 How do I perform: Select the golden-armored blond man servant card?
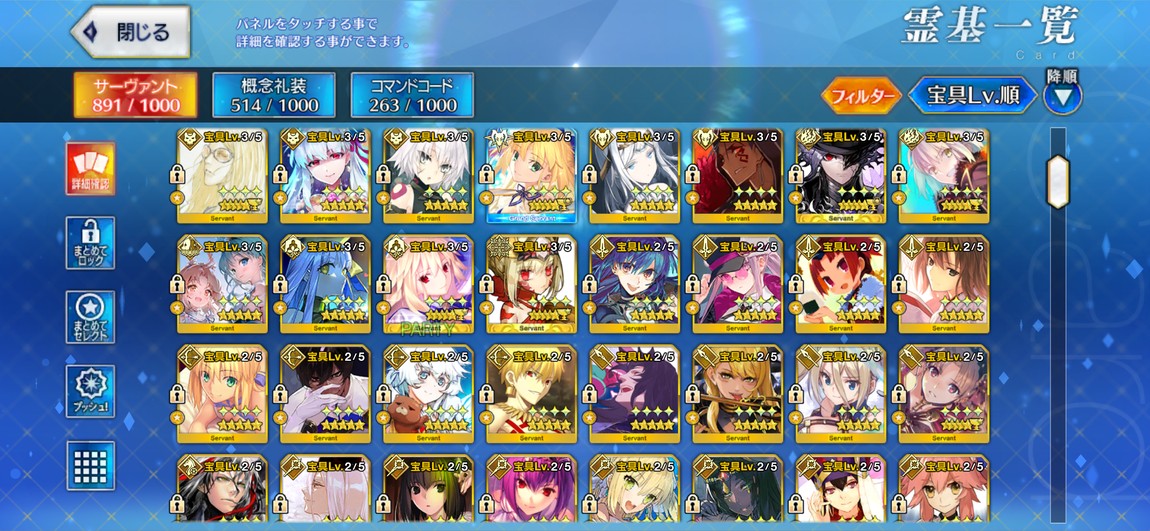(x=531, y=394)
